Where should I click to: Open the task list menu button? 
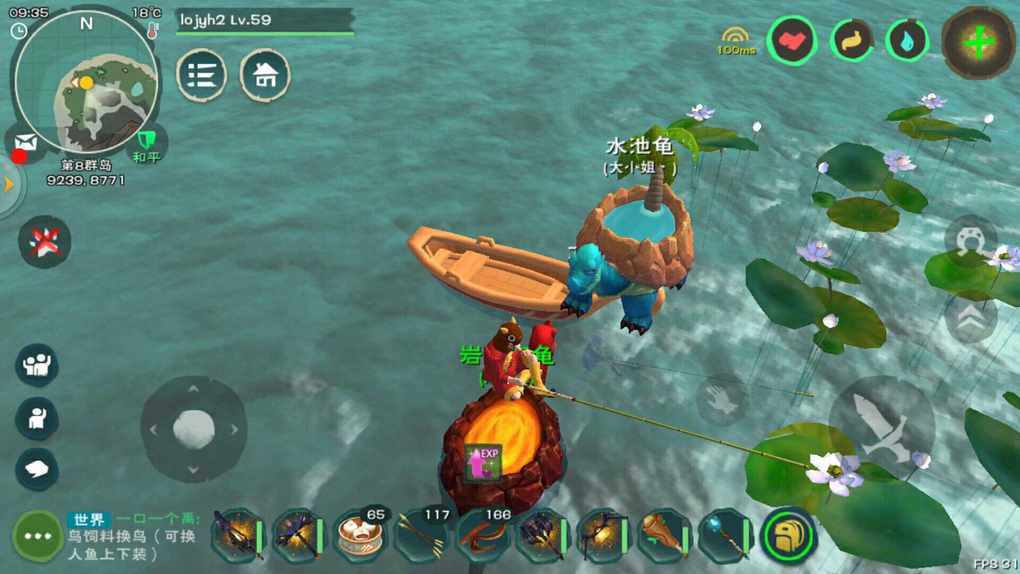[x=202, y=76]
